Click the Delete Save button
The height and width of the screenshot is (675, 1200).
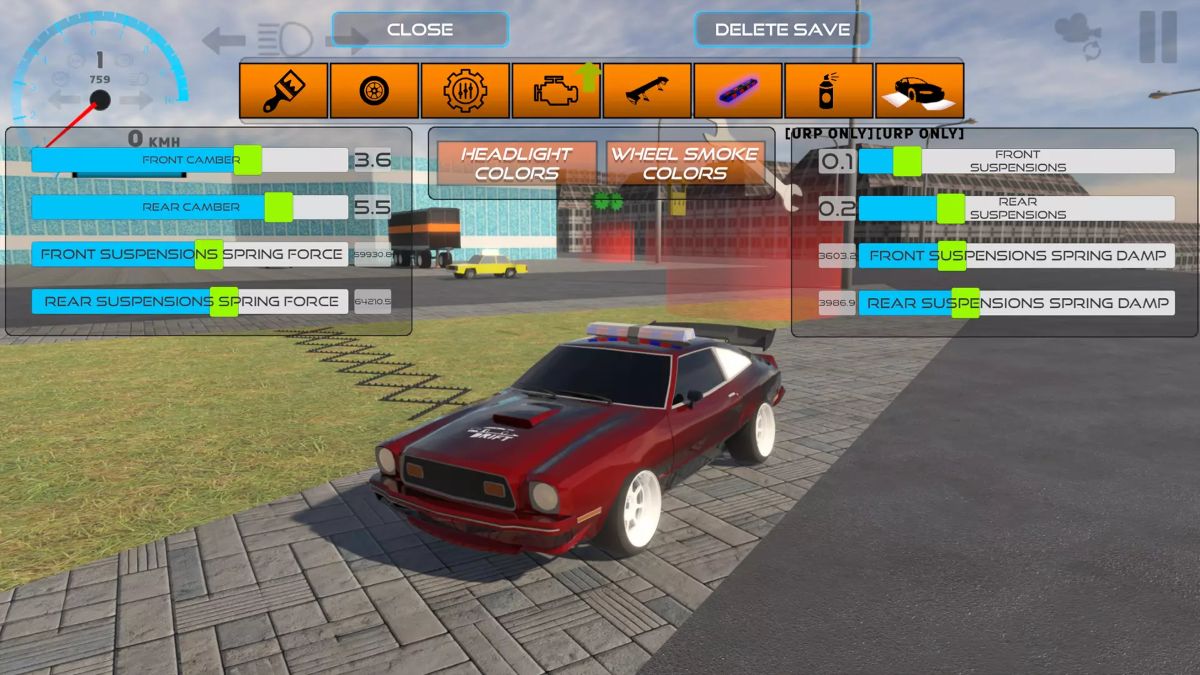coord(782,29)
